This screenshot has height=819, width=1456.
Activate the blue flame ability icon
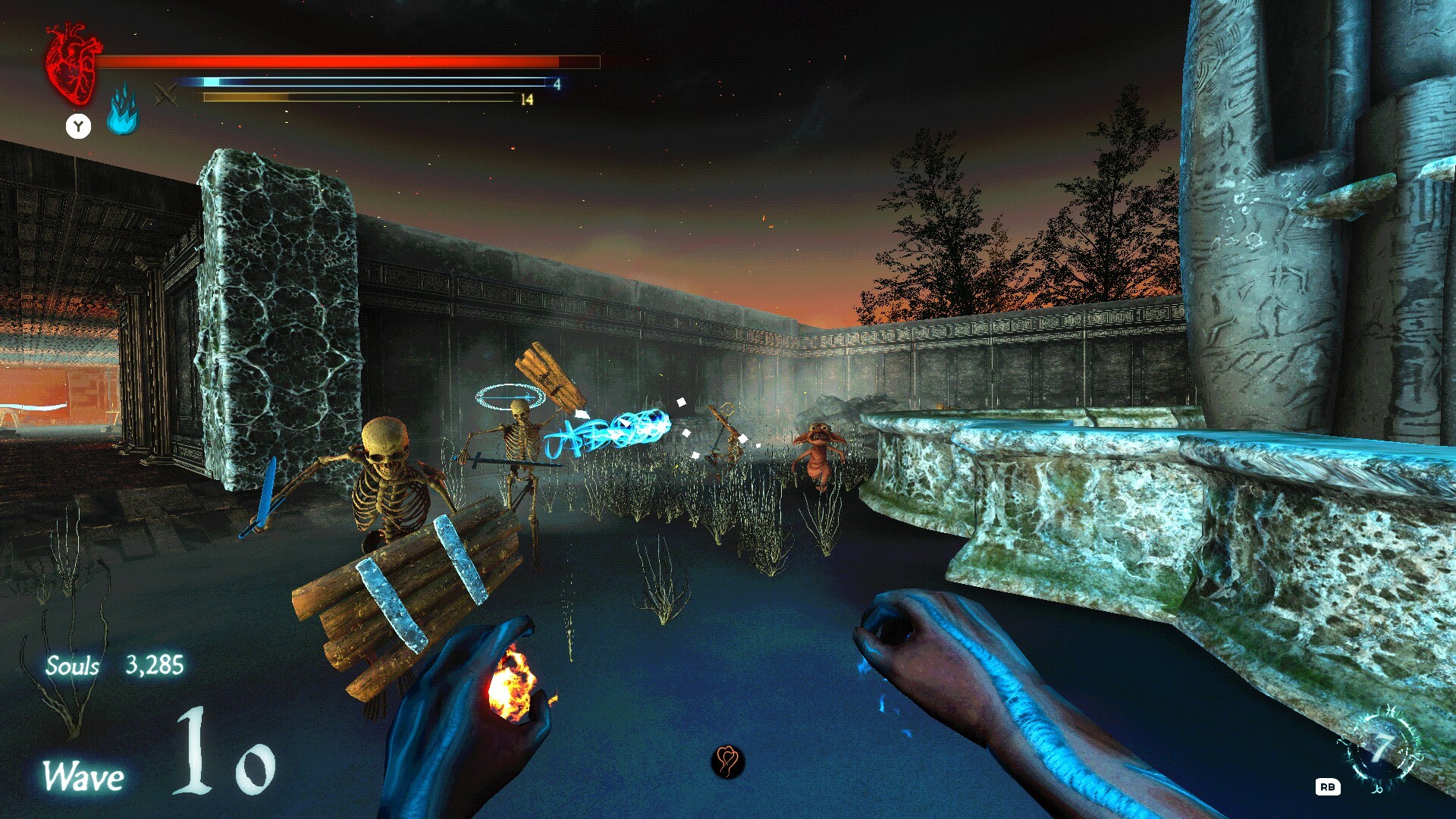[x=122, y=111]
